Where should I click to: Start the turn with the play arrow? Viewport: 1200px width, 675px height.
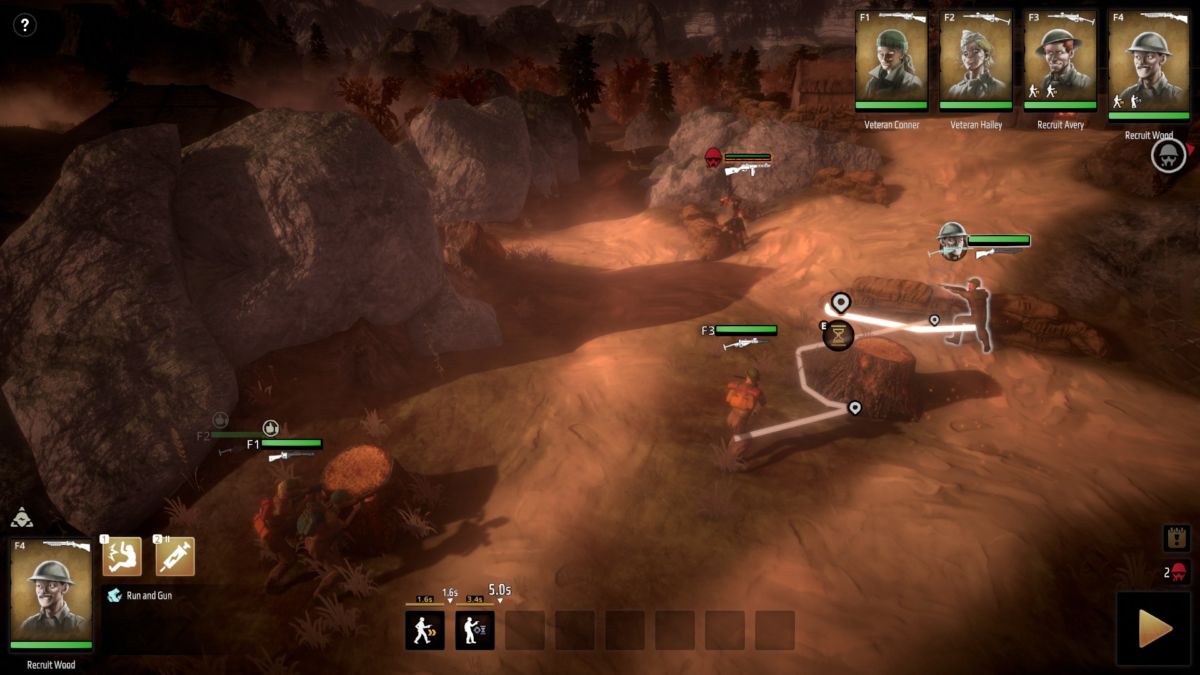tap(1155, 628)
